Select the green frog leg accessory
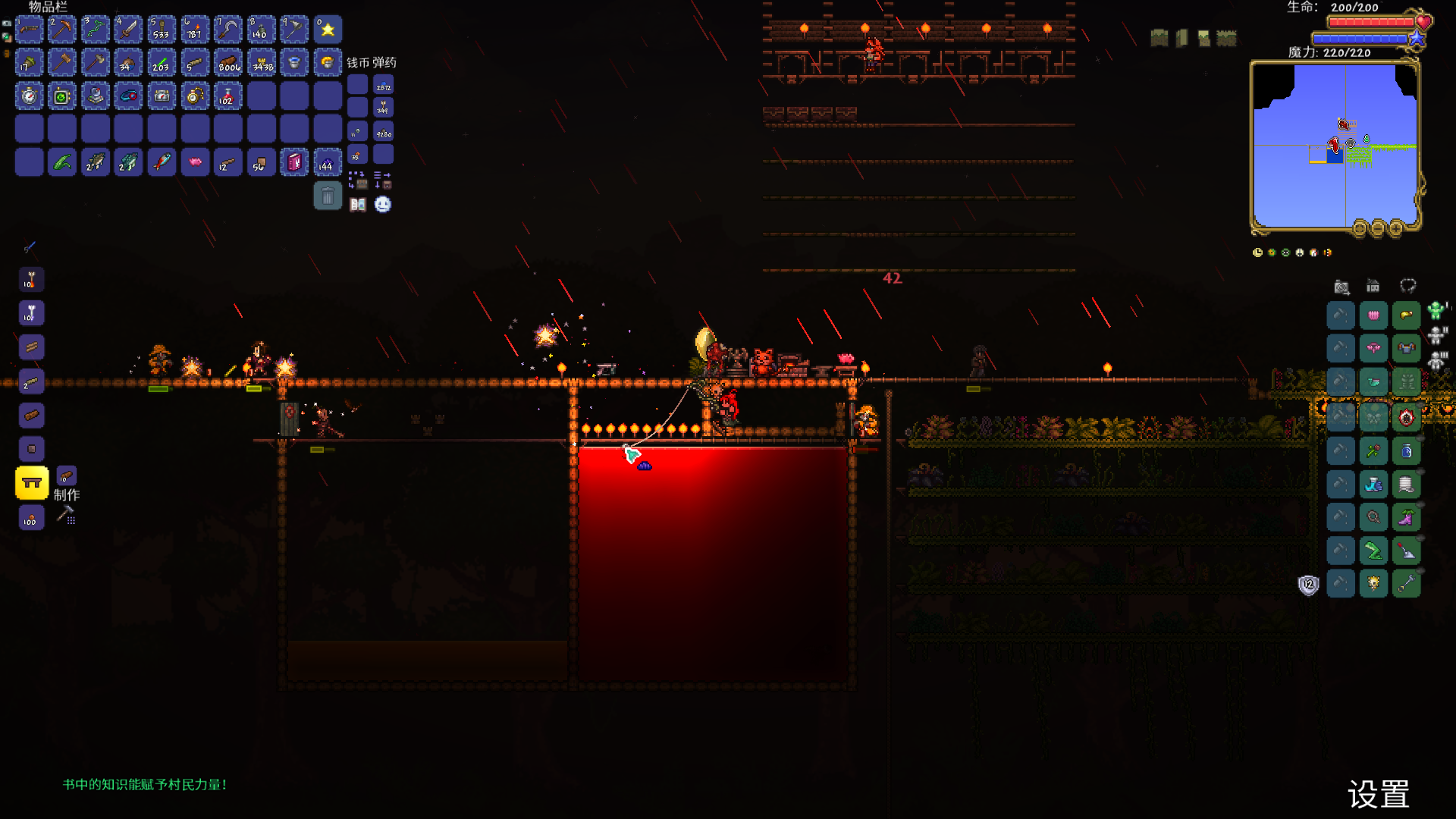Image resolution: width=1456 pixels, height=819 pixels. (x=1373, y=551)
